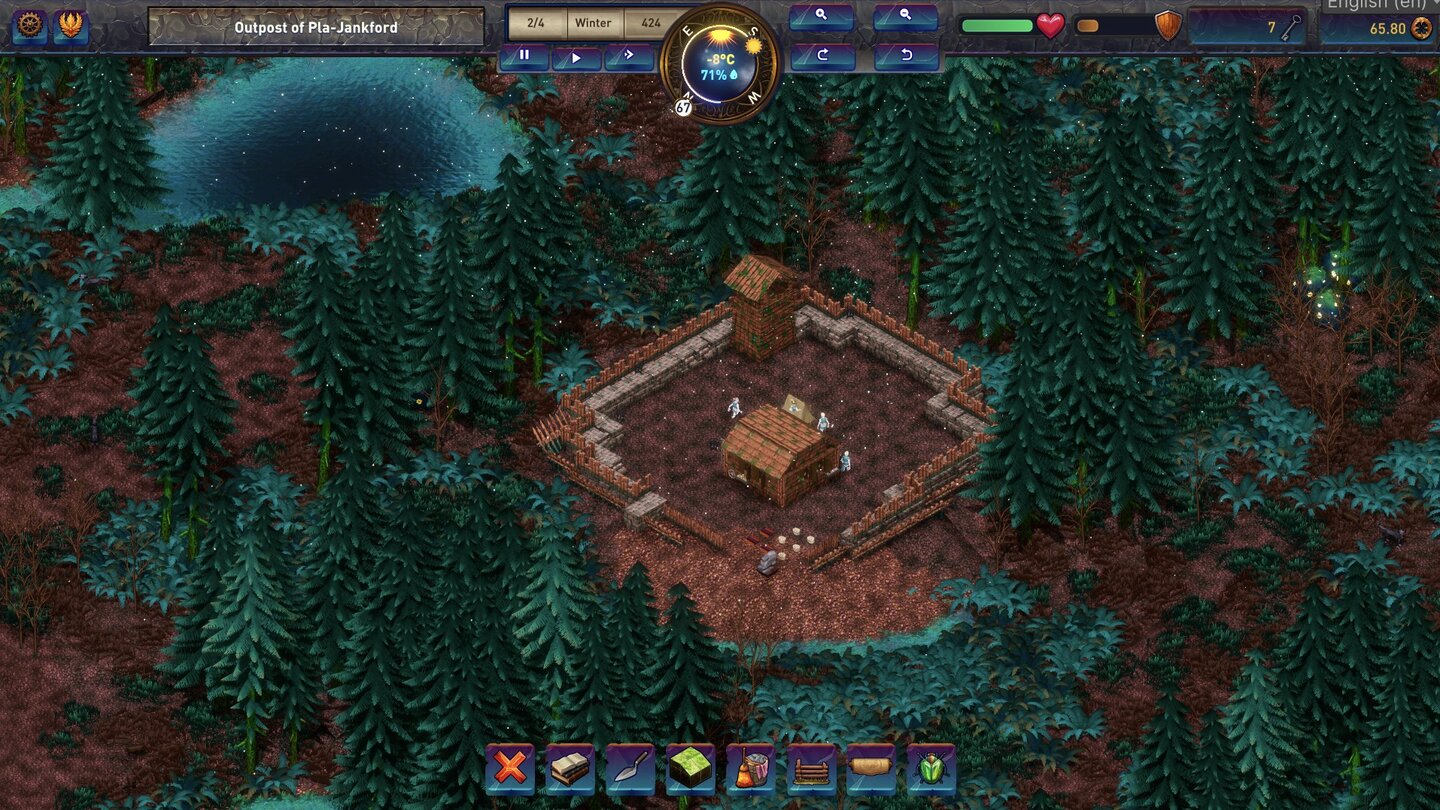Select the leather roll crafting tool
This screenshot has width=1440, height=810.
871,770
